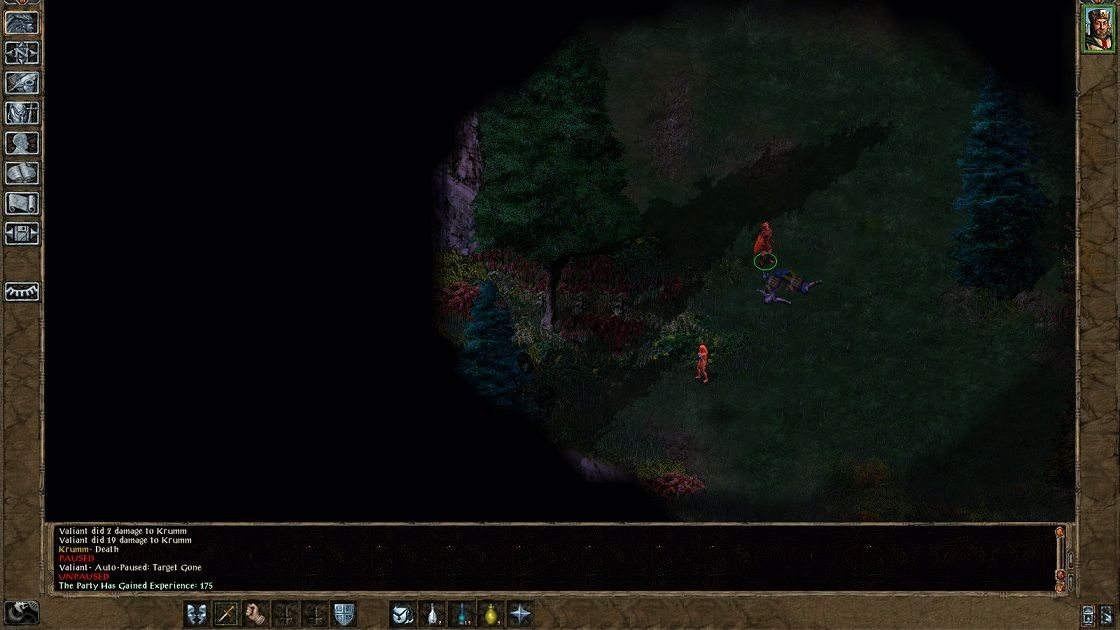Click the combat log scrollbar

click(x=1060, y=555)
